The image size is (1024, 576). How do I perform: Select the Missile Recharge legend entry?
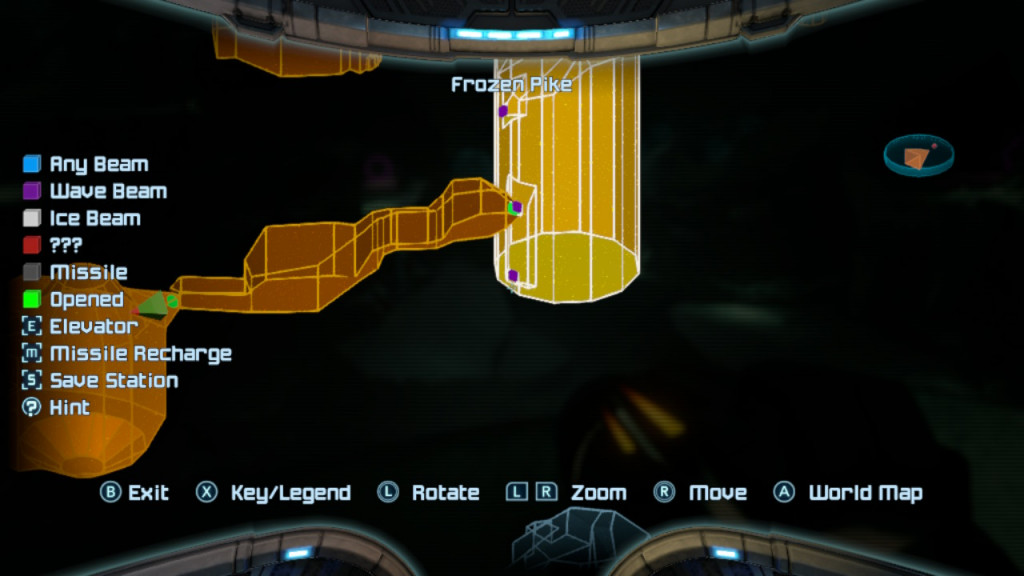(x=126, y=353)
